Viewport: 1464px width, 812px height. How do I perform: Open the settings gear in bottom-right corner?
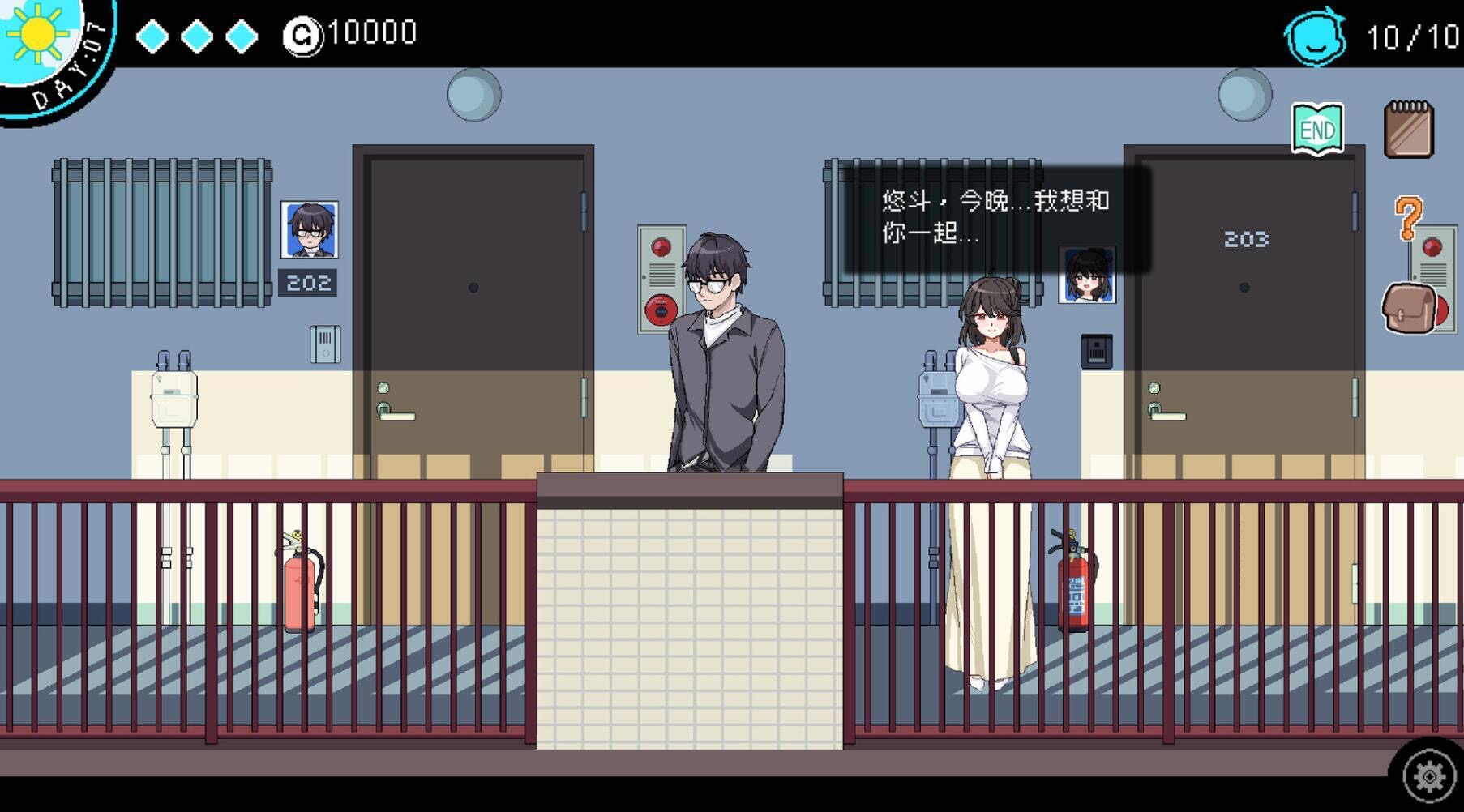(1428, 775)
